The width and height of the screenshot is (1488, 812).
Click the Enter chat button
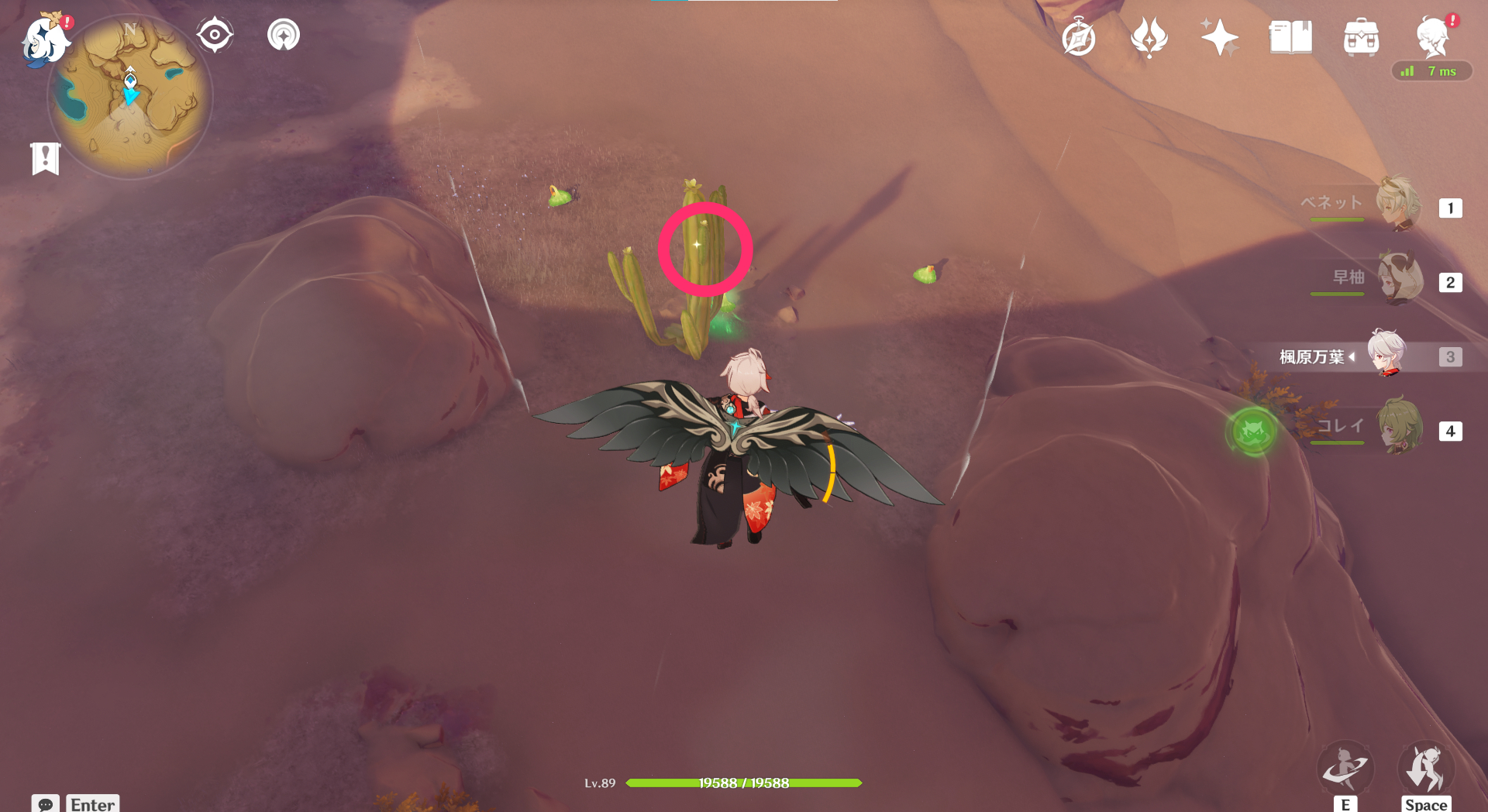point(92,805)
